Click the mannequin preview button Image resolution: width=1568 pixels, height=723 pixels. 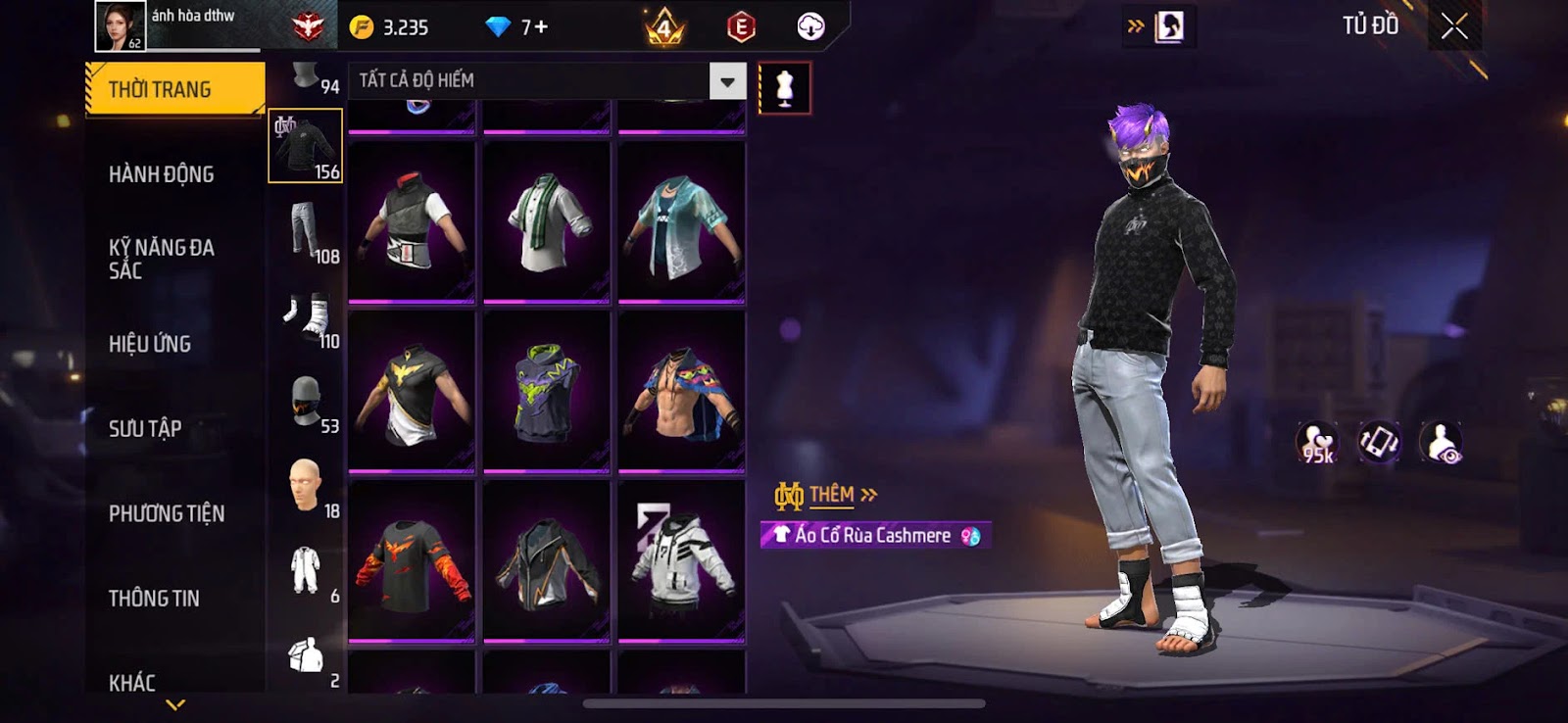(x=784, y=88)
